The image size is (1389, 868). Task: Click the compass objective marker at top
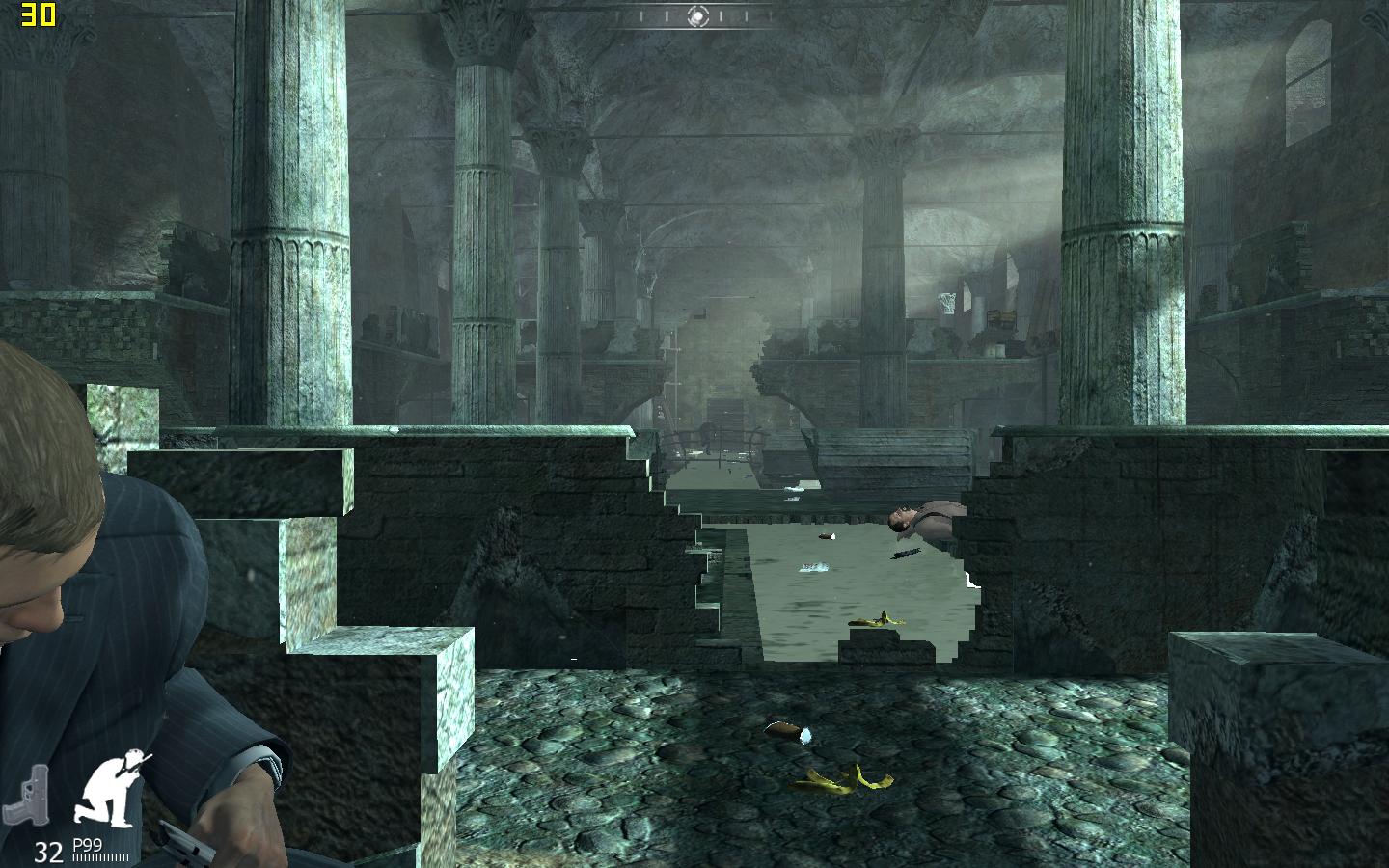[700, 15]
